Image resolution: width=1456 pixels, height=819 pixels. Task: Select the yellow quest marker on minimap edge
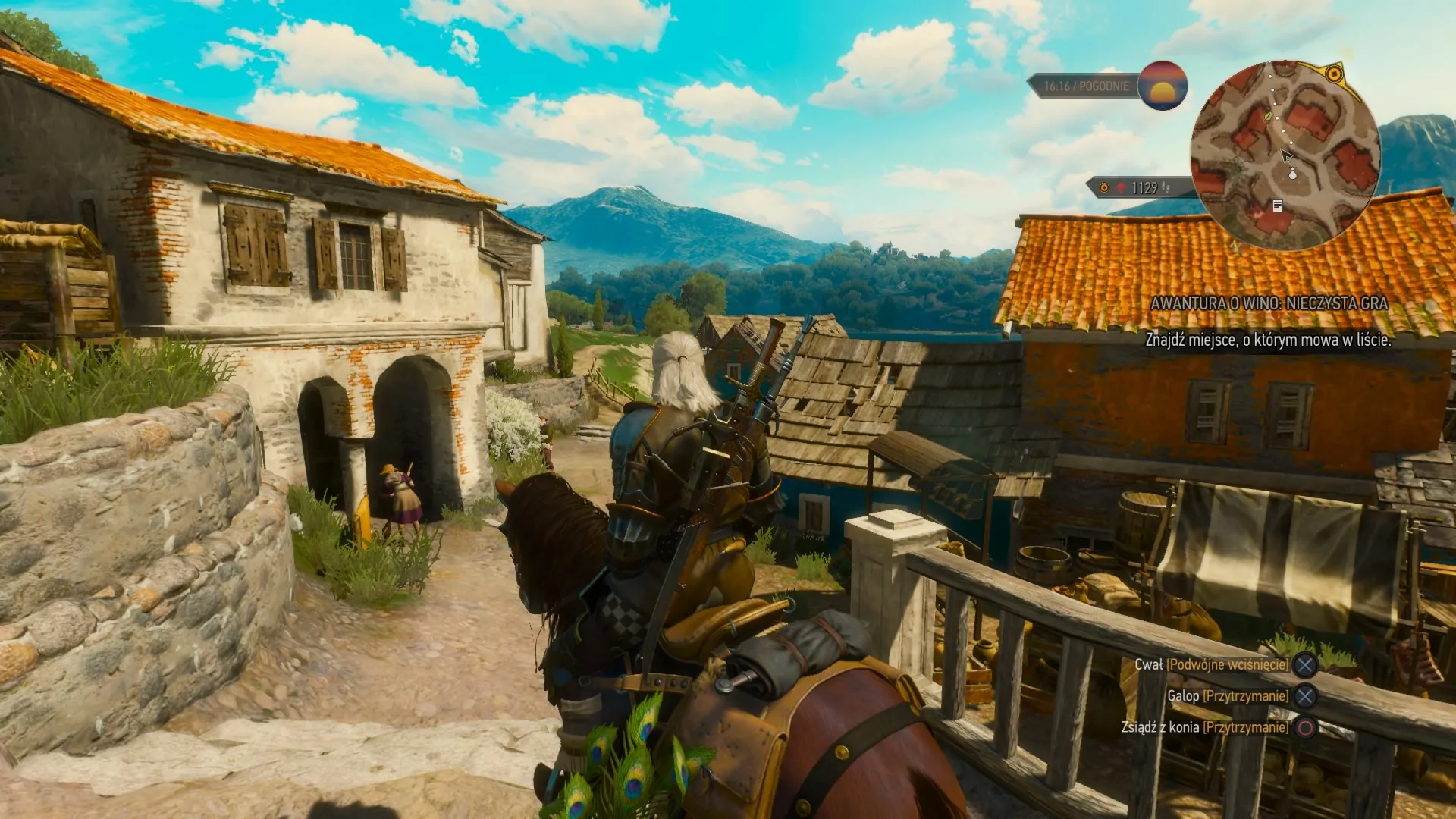tap(1334, 74)
